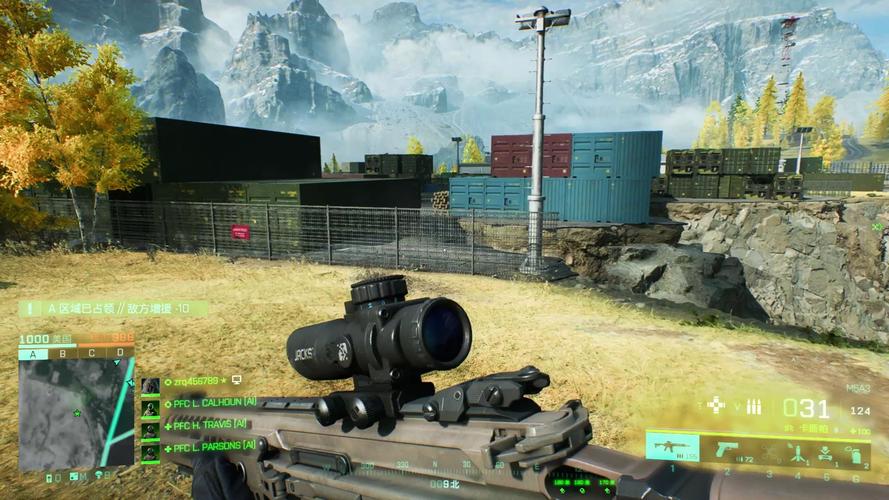889x500 pixels.
Task: Click squad member zrq456789
Action: tap(194, 381)
